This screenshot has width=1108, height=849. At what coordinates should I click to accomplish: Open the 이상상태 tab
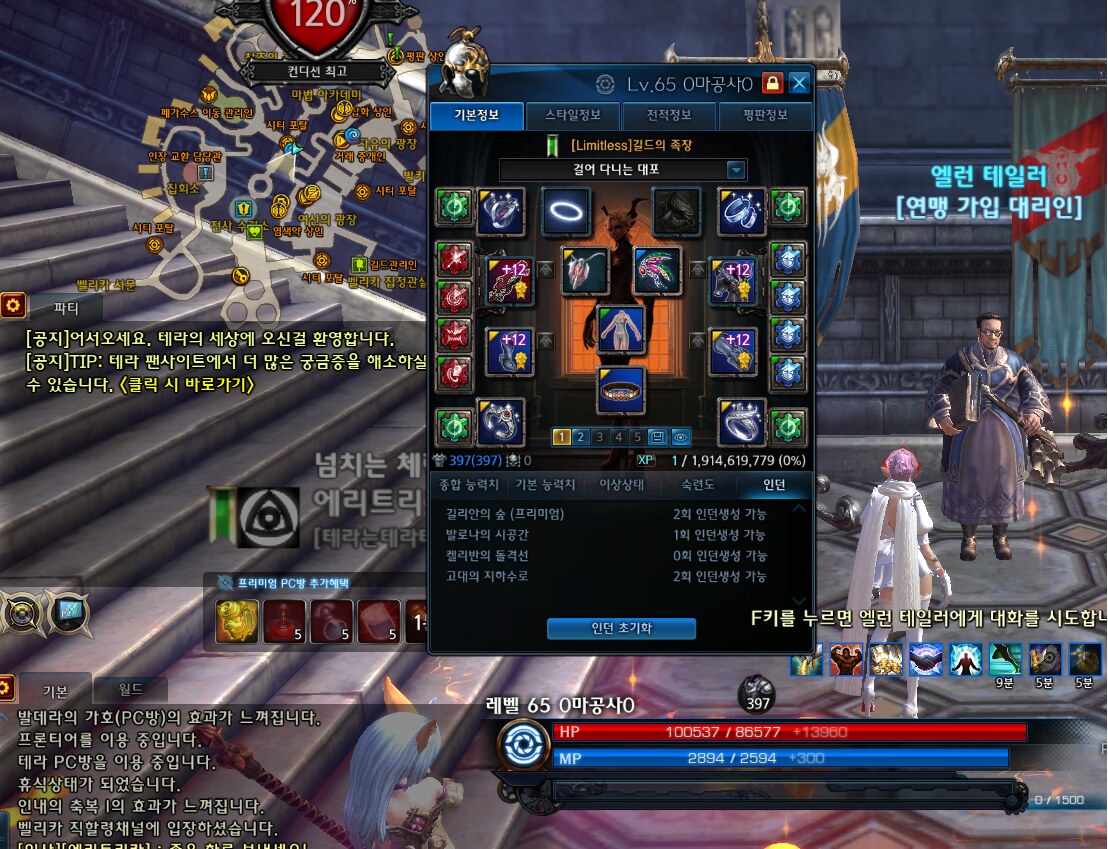tap(622, 485)
